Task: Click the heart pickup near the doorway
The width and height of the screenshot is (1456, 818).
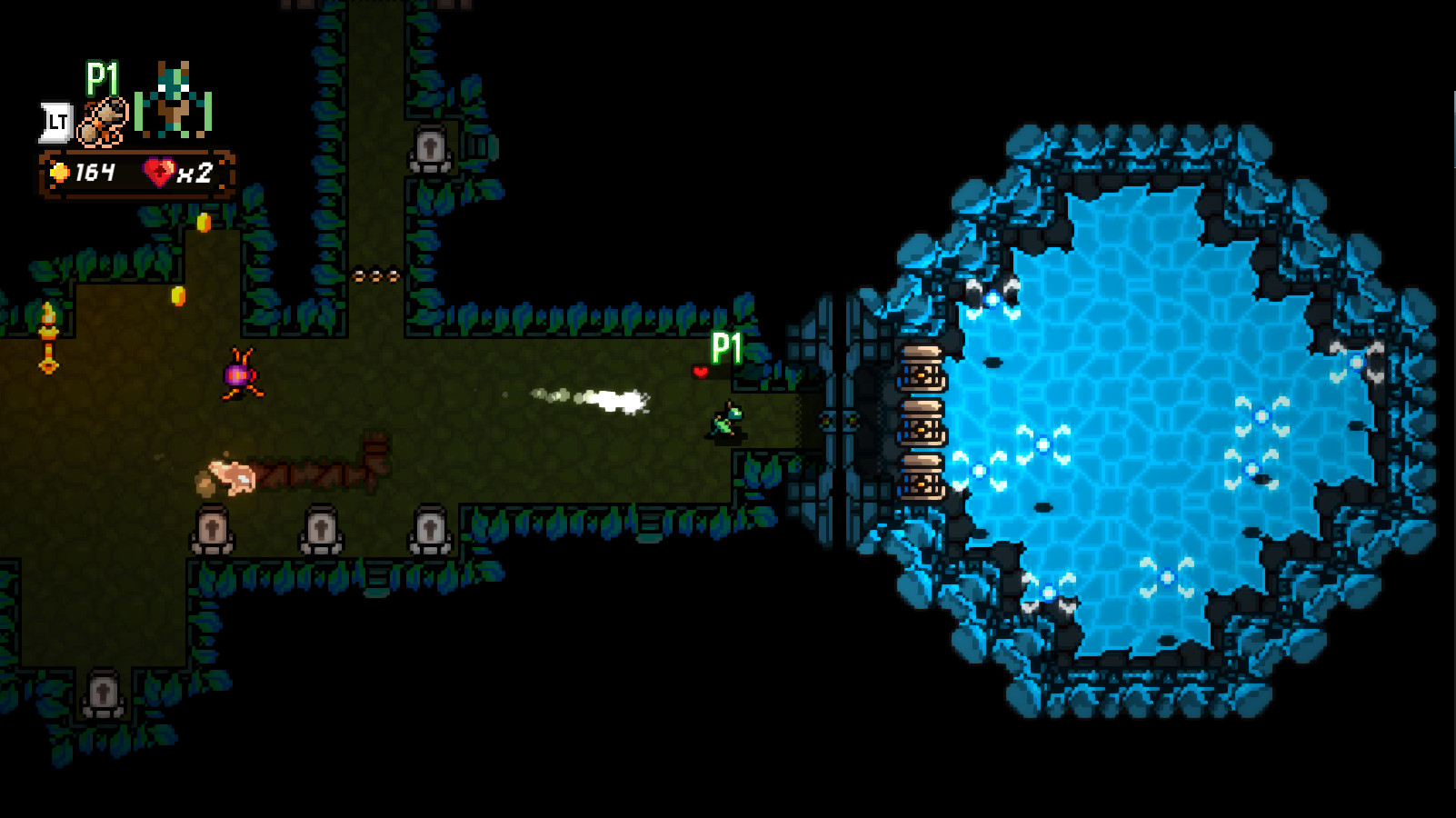Action: pos(702,371)
